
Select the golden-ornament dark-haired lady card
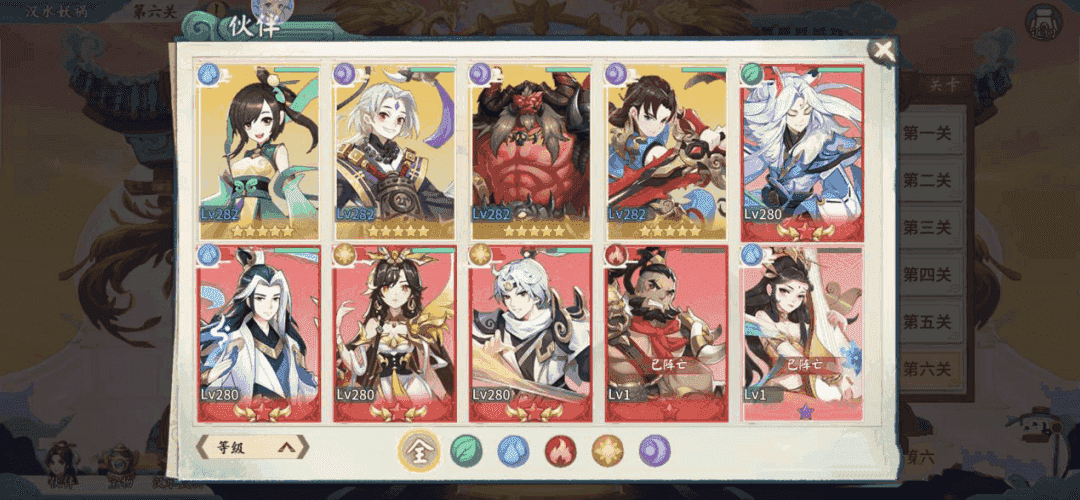[394, 332]
